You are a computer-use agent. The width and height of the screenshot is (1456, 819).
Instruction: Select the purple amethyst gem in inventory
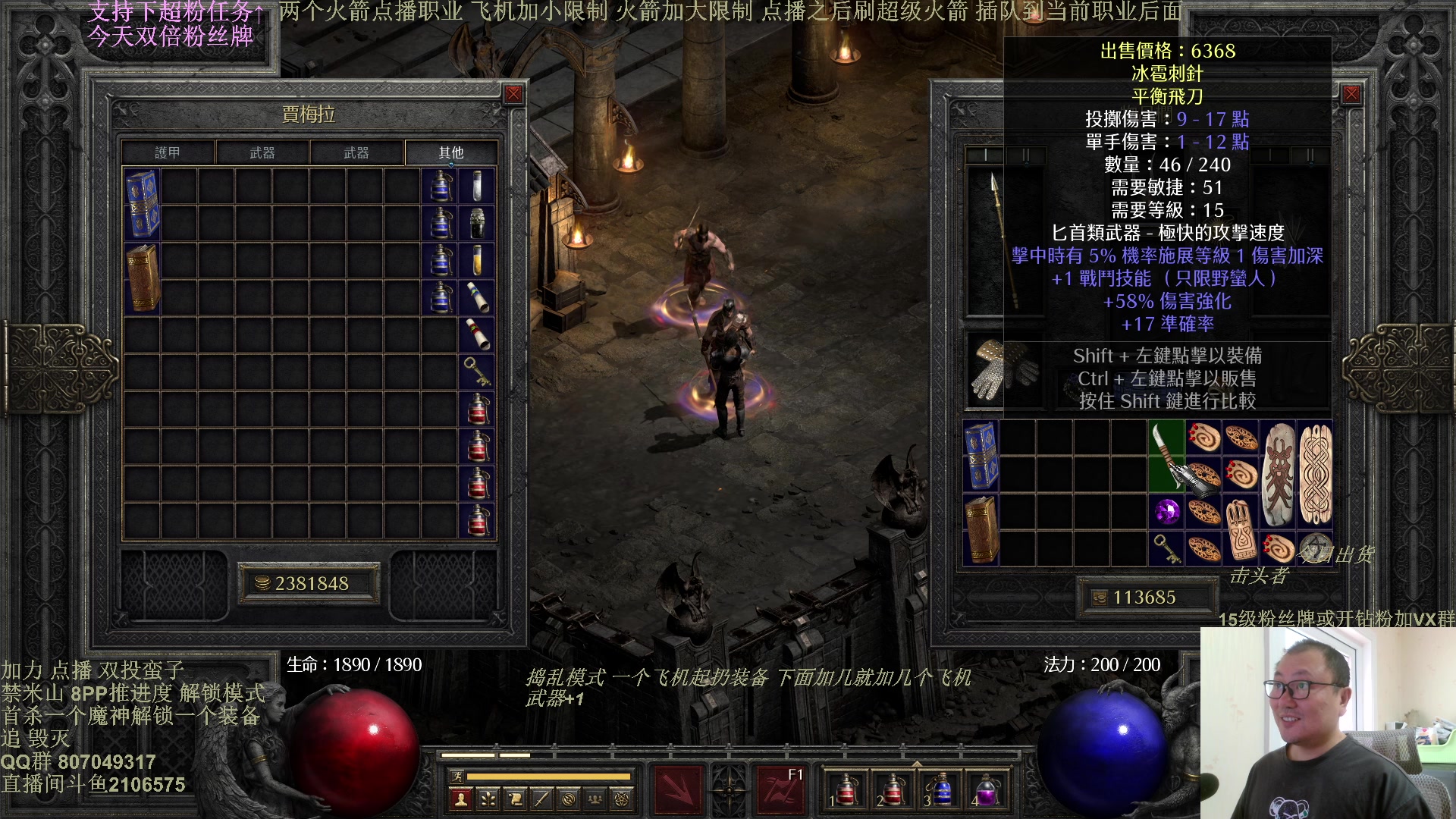(1167, 512)
